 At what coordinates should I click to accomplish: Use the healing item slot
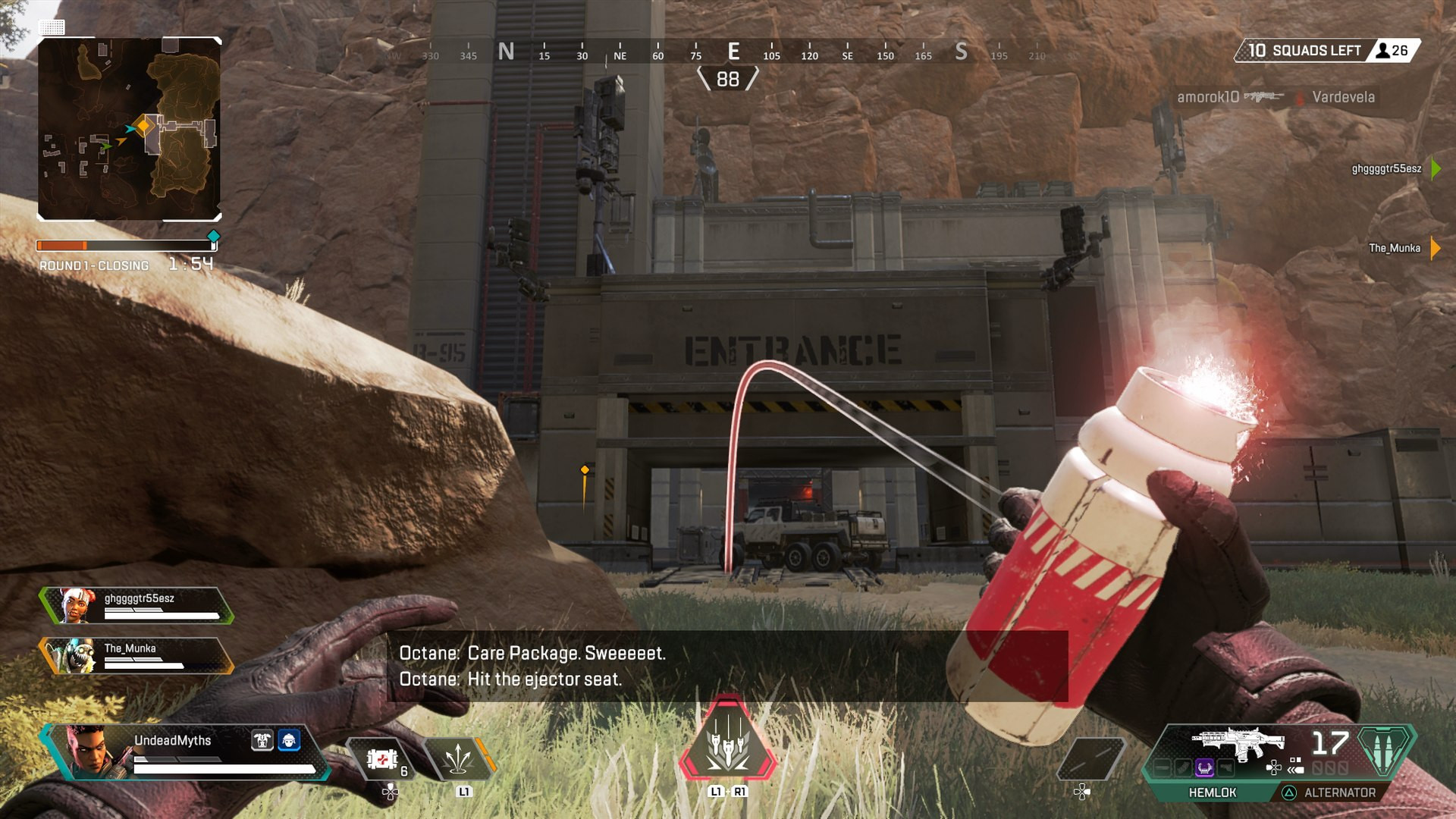tap(382, 759)
